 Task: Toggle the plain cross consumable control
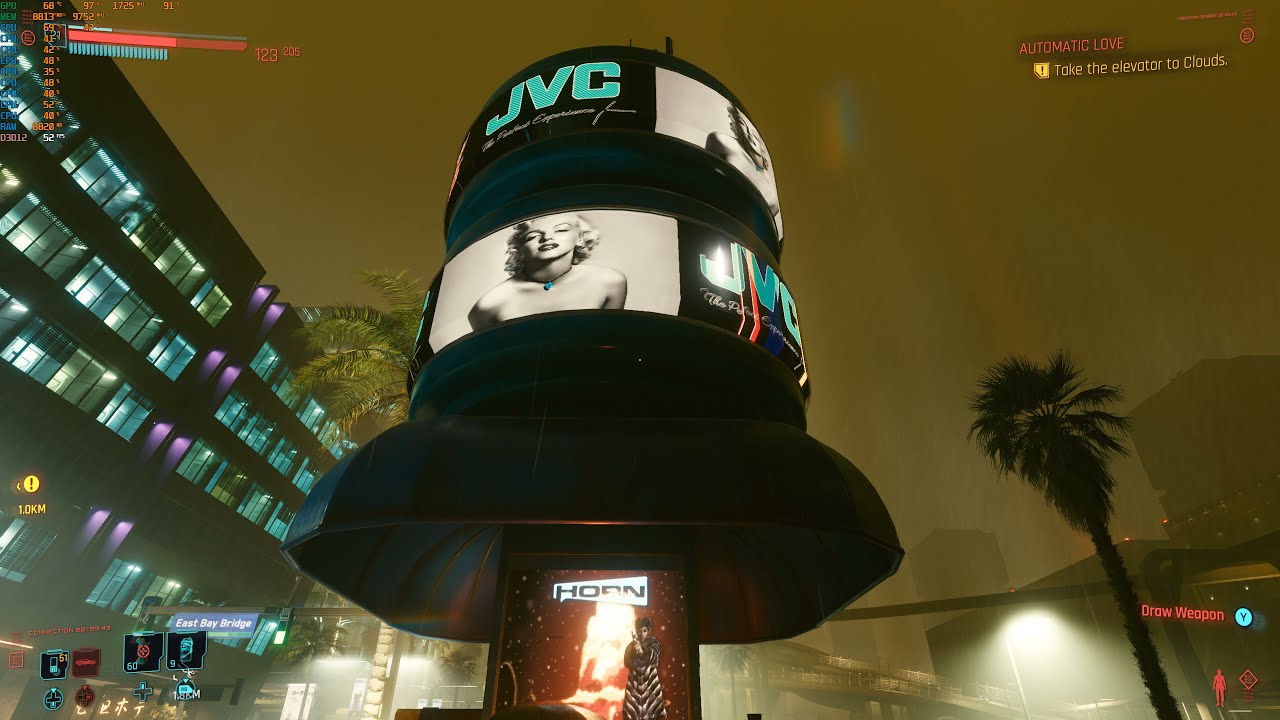tap(143, 691)
